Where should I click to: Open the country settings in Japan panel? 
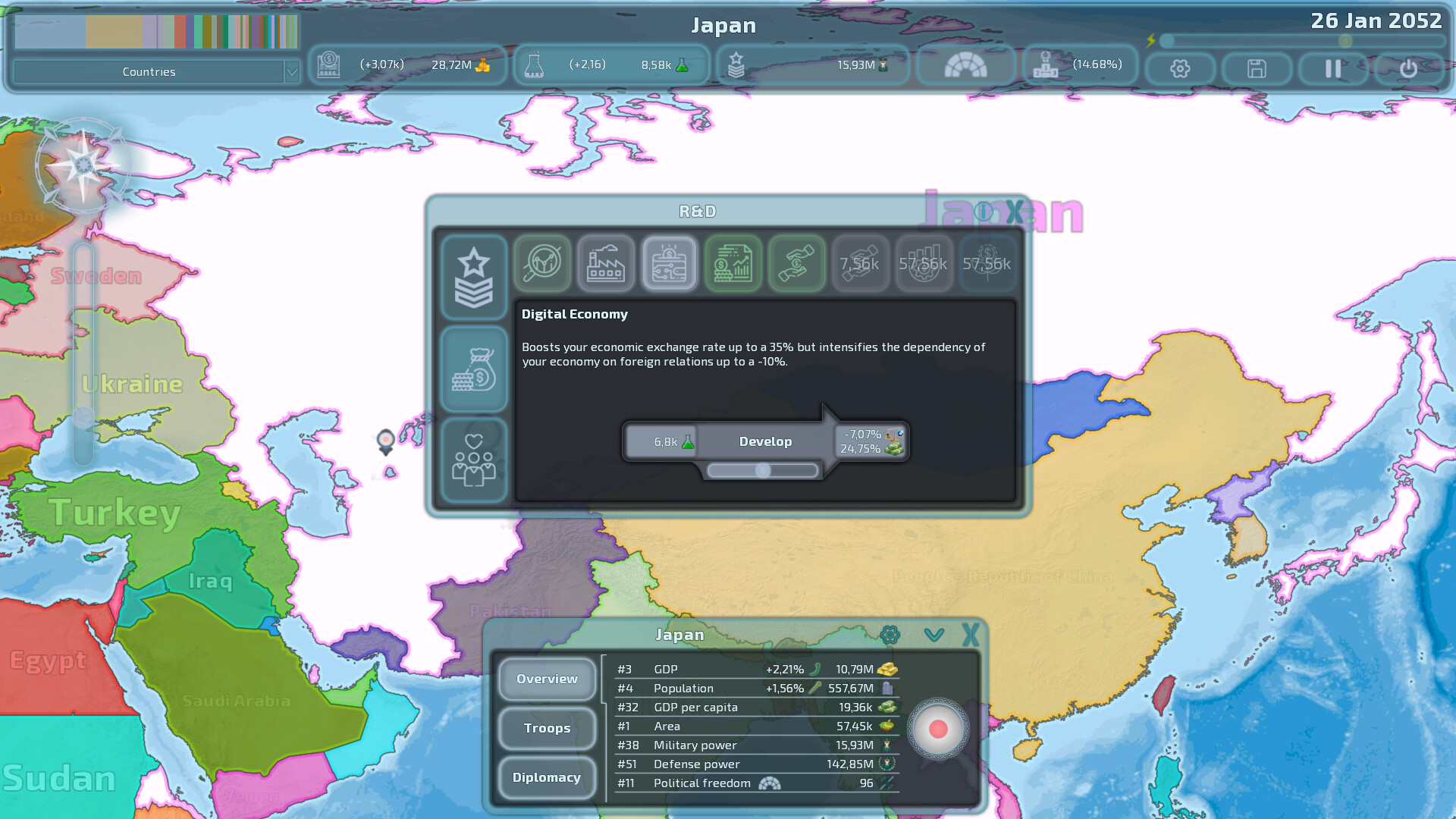889,634
